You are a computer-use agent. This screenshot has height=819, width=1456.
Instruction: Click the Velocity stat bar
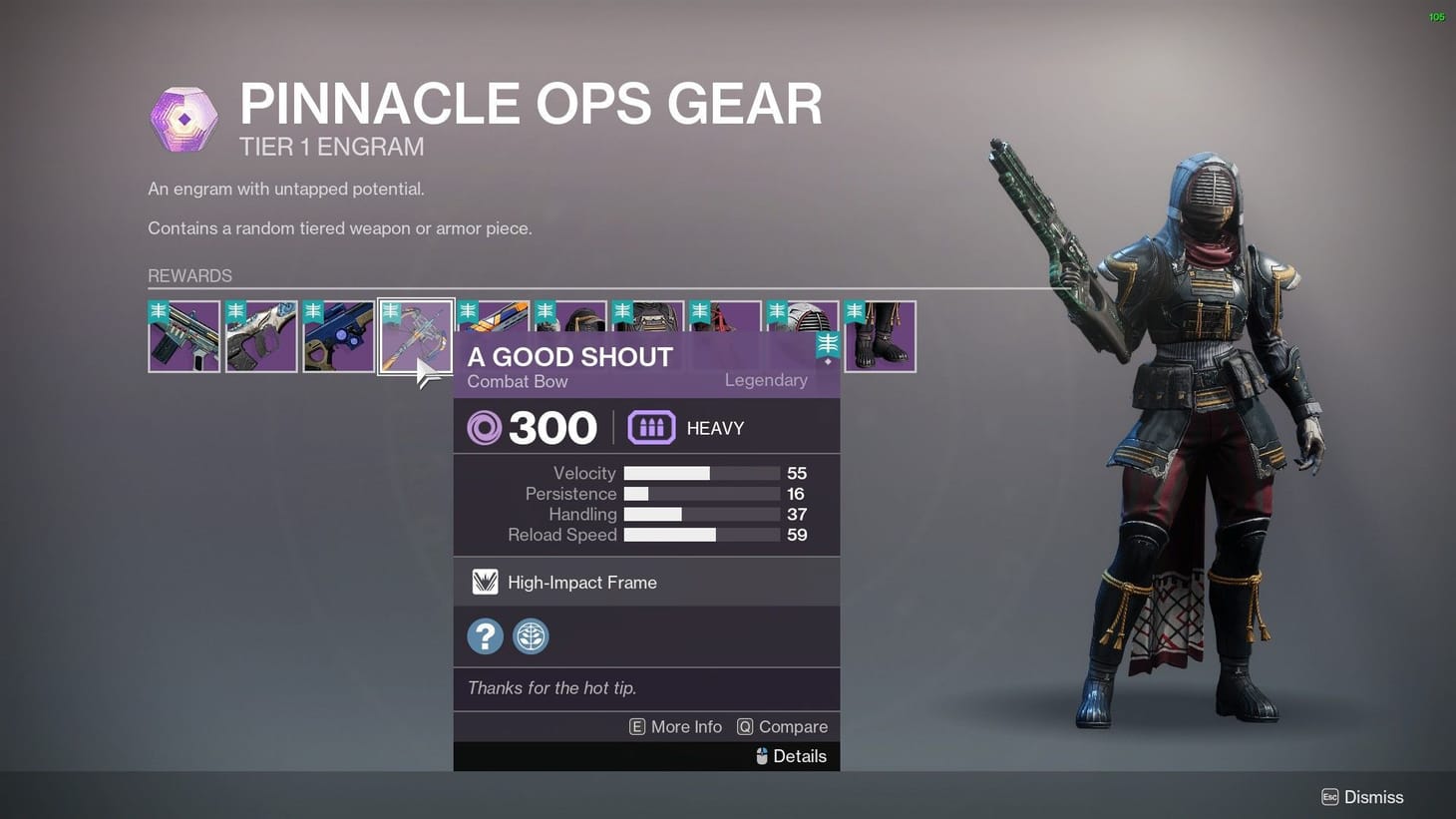(701, 473)
